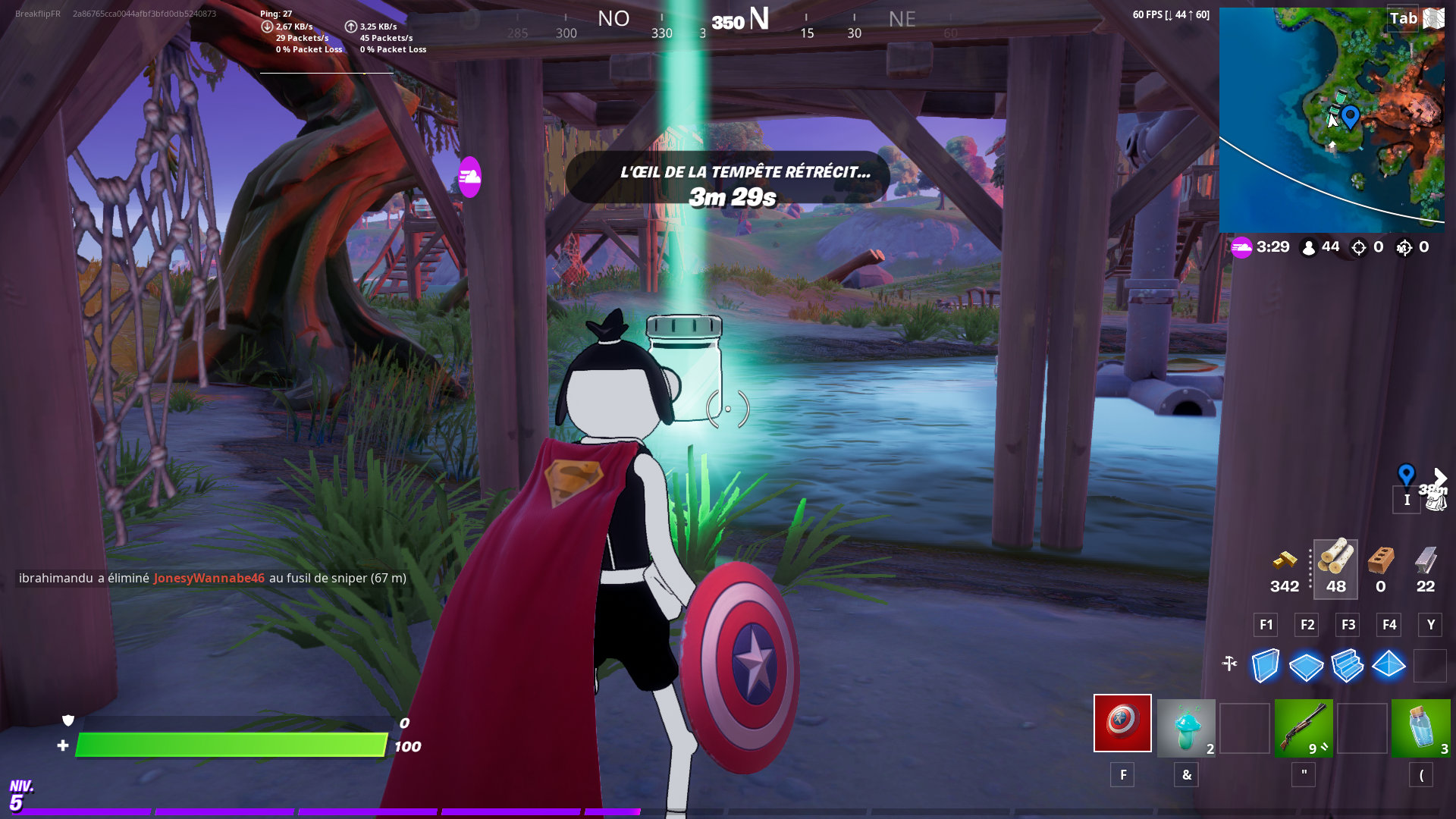Select the wall build piece icon
The image size is (1456, 819).
[x=1265, y=666]
